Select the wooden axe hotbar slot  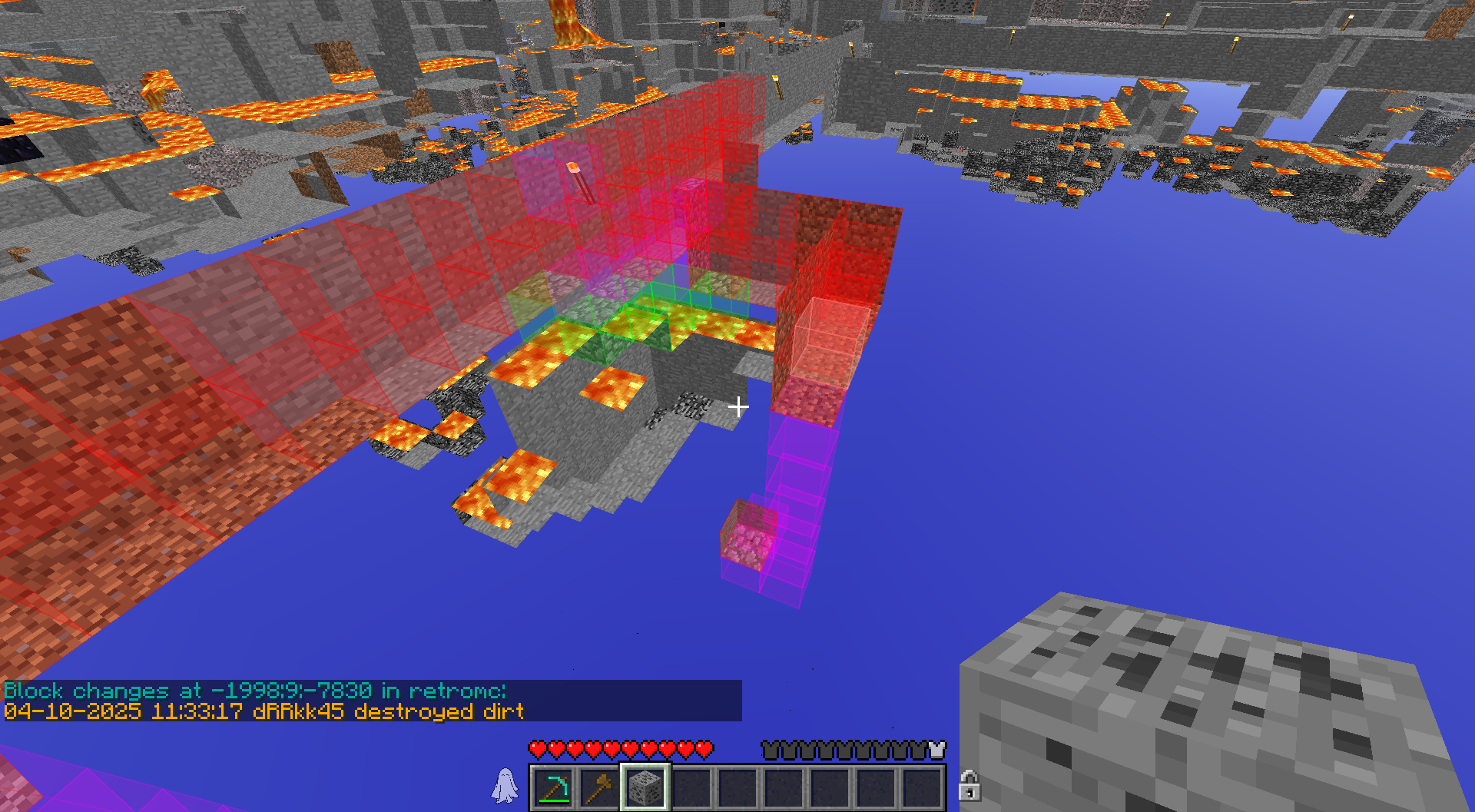point(599,787)
